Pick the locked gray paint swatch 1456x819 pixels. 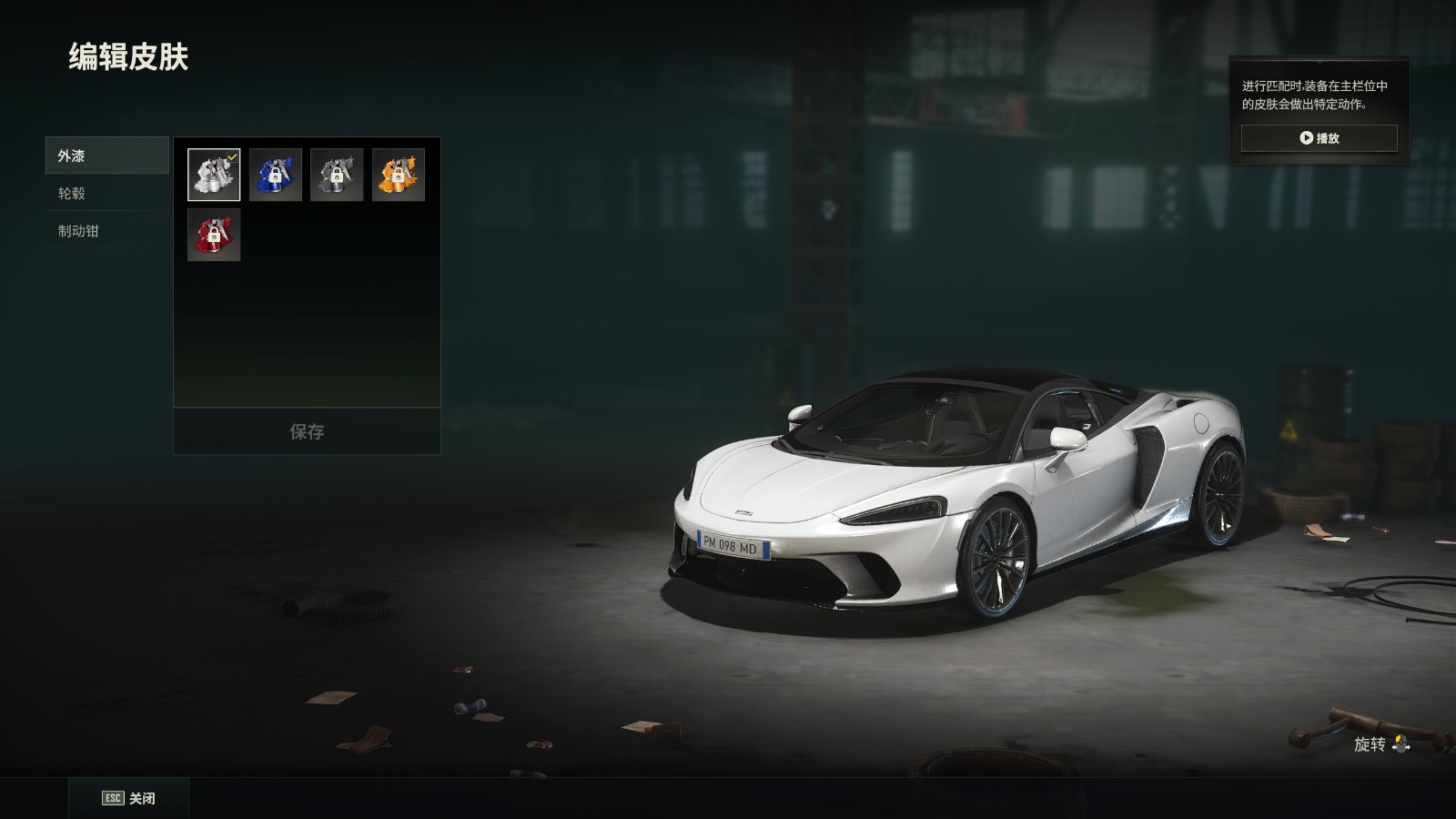point(337,175)
